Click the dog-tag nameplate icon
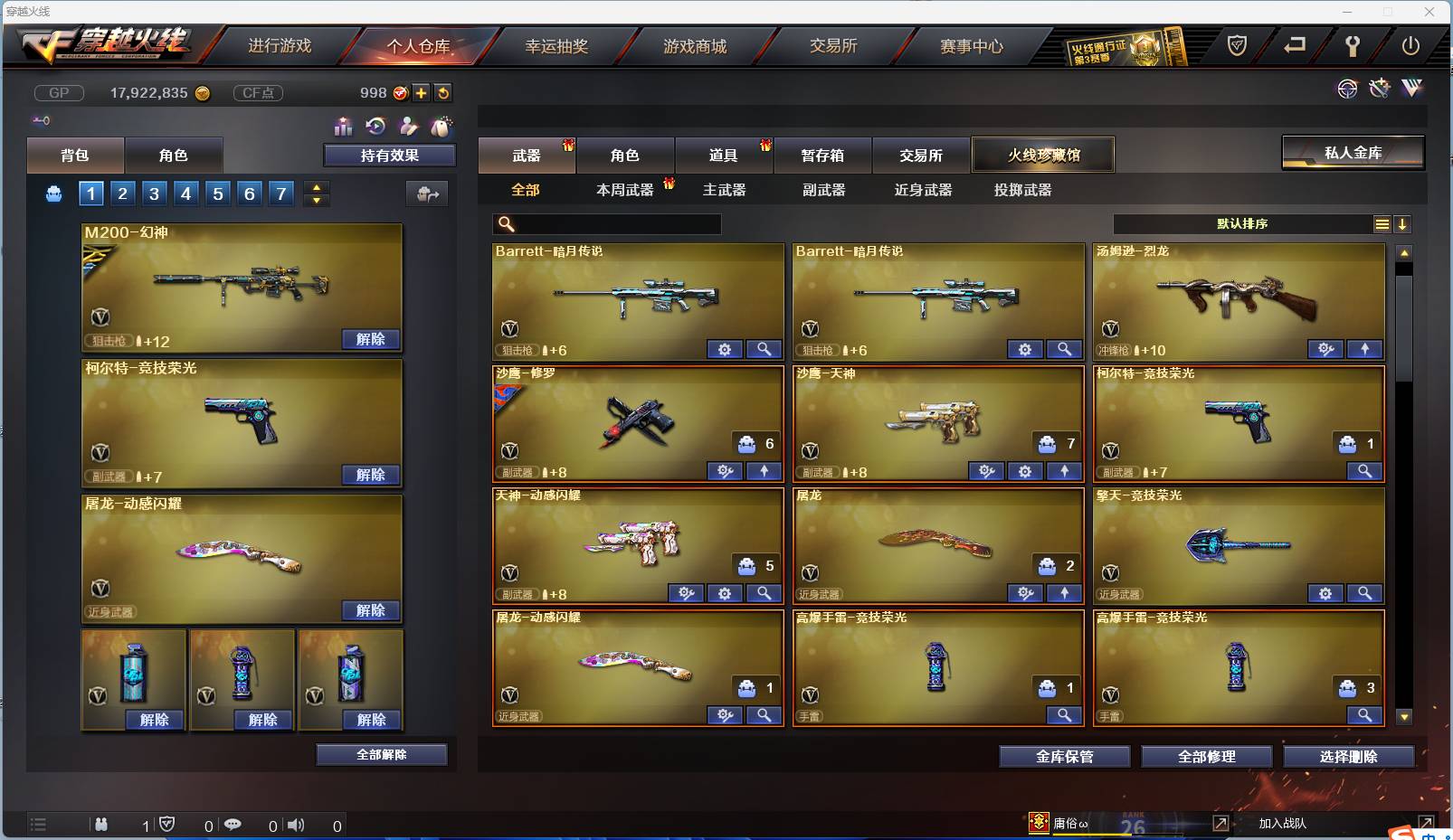This screenshot has width=1453, height=840. (x=442, y=127)
